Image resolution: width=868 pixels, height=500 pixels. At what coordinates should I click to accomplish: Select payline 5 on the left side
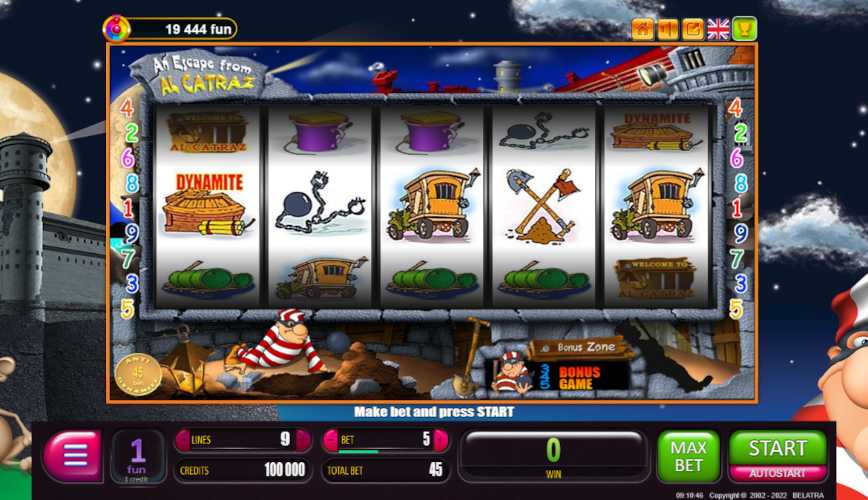coord(127,309)
